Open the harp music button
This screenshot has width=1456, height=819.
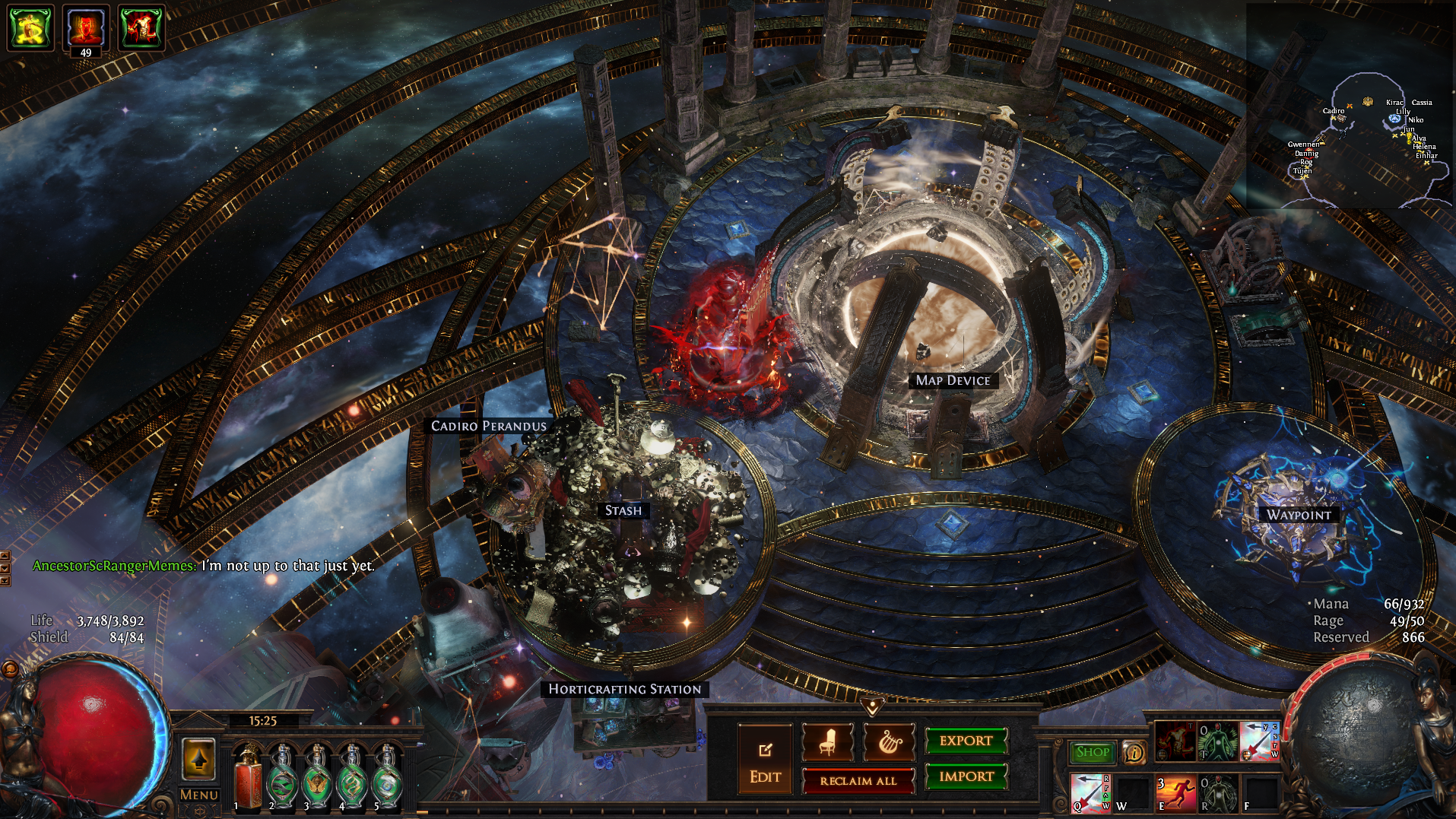coord(889,742)
